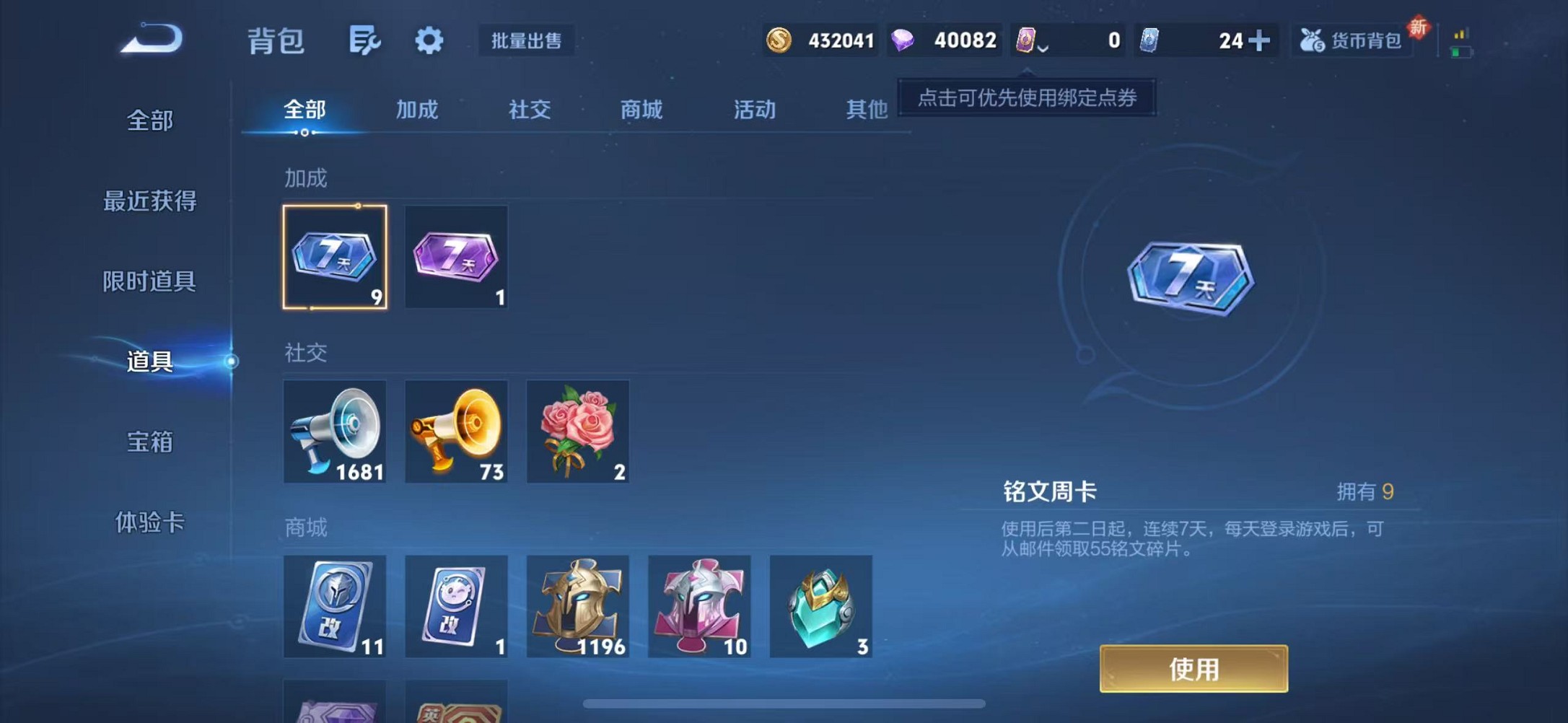Open the backpack settings gear icon

429,41
